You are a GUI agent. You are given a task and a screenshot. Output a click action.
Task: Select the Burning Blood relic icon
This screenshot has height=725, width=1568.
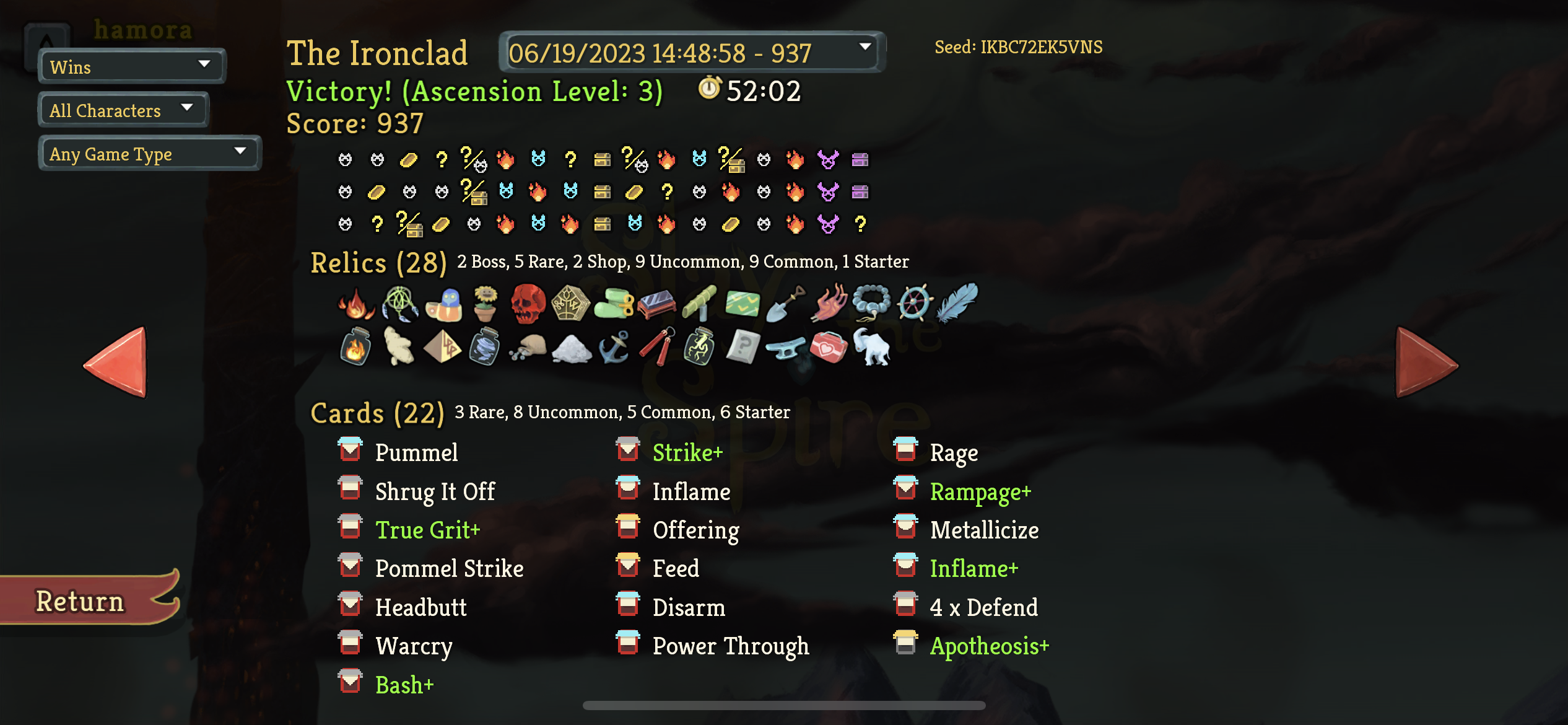click(x=355, y=304)
